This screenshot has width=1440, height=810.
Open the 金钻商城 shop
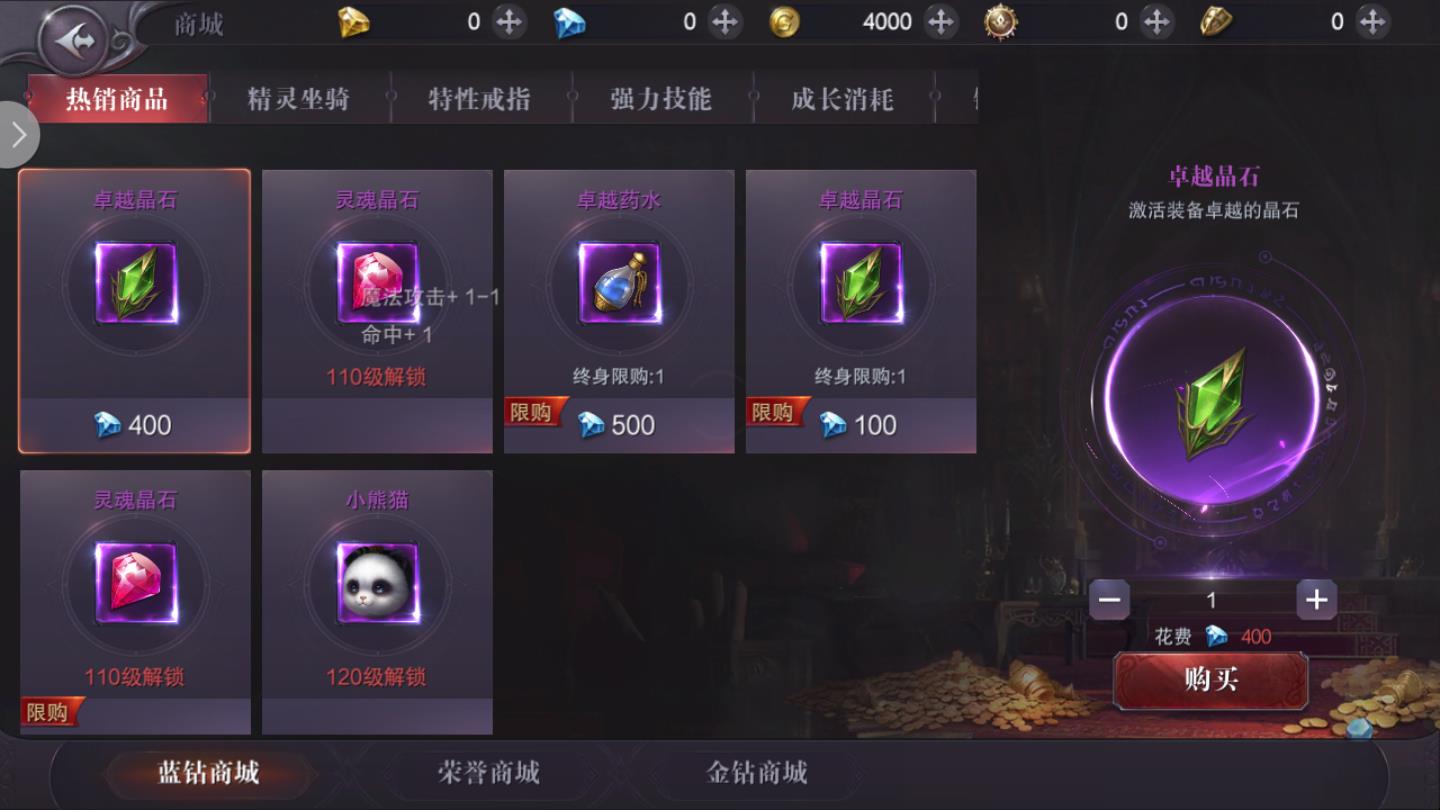point(757,772)
